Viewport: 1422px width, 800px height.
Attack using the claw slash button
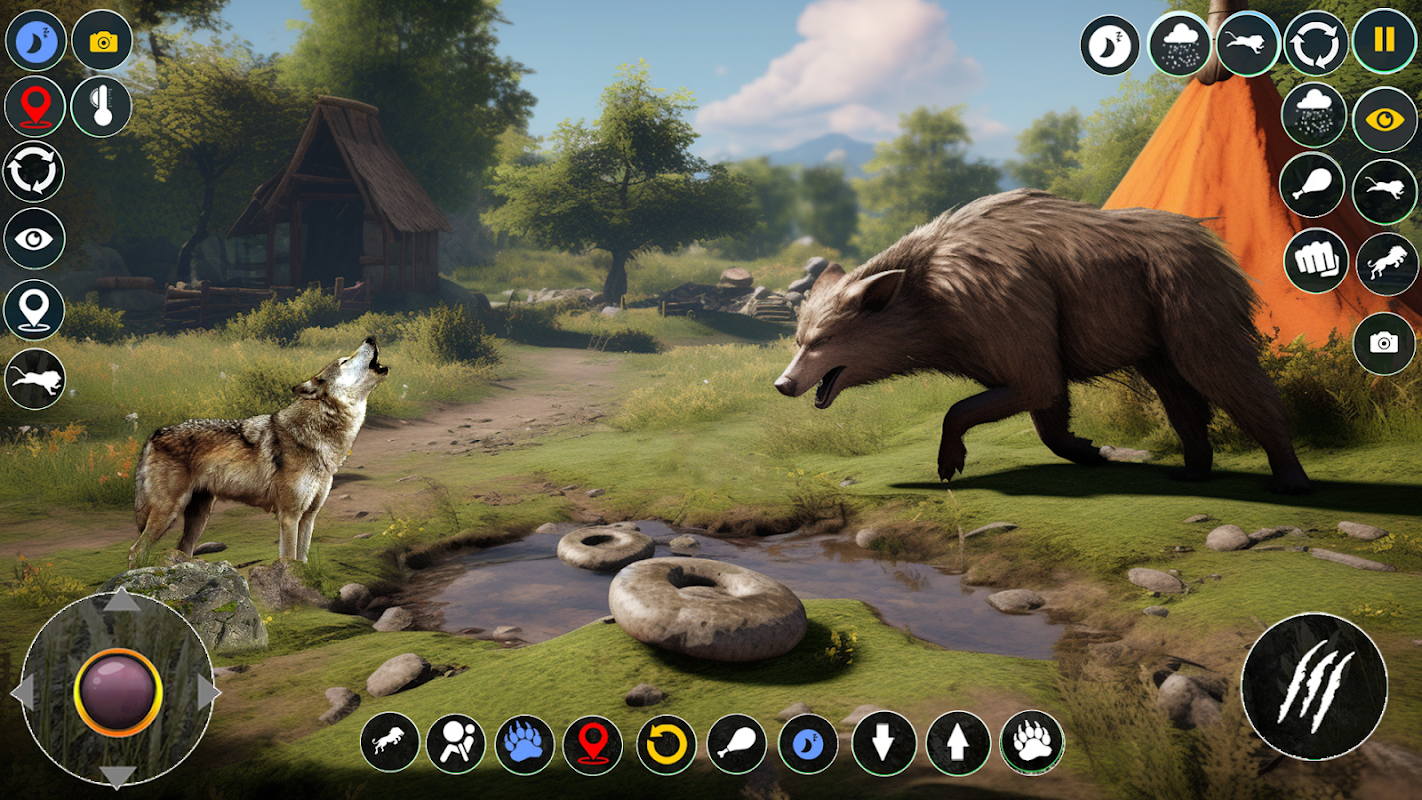point(1314,686)
